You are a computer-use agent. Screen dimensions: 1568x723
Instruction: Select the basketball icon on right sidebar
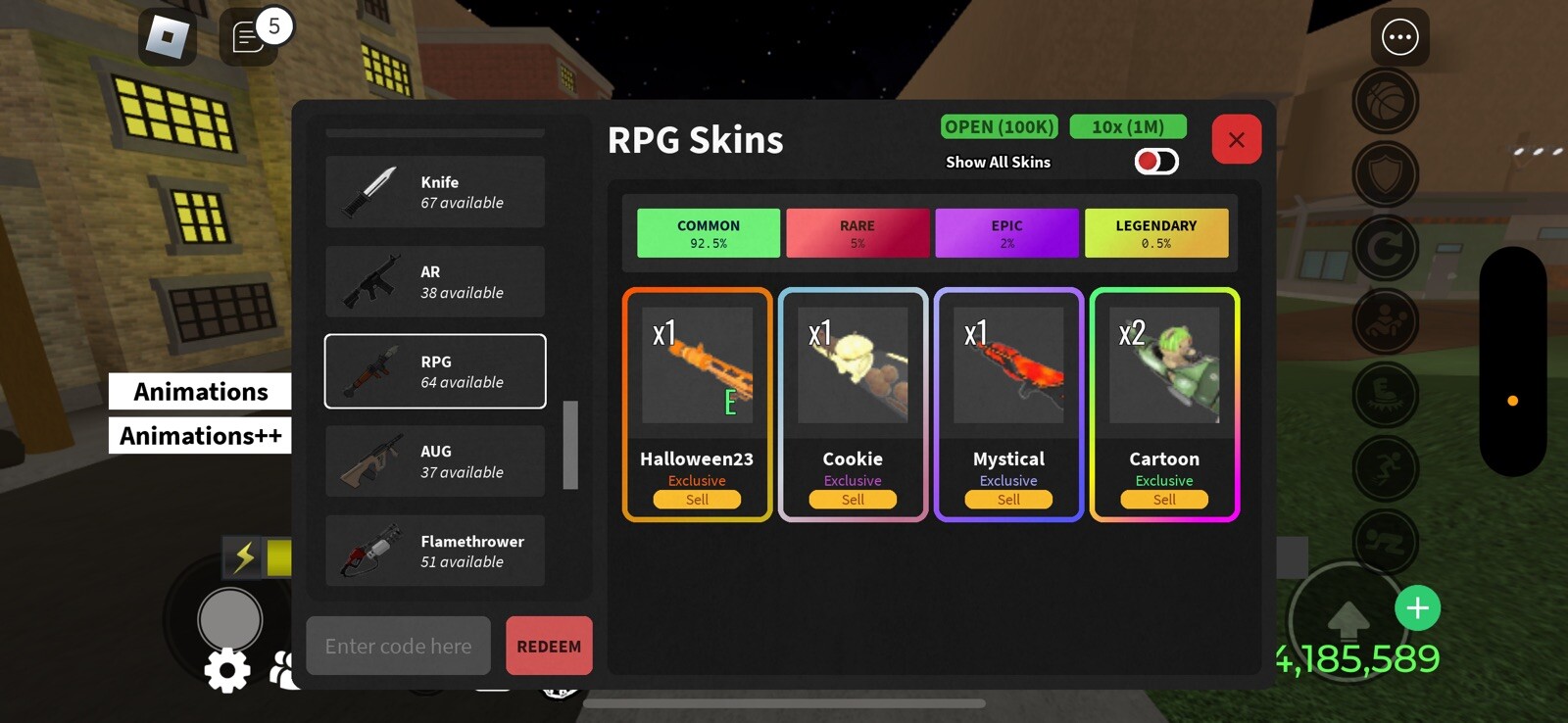pyautogui.click(x=1386, y=102)
